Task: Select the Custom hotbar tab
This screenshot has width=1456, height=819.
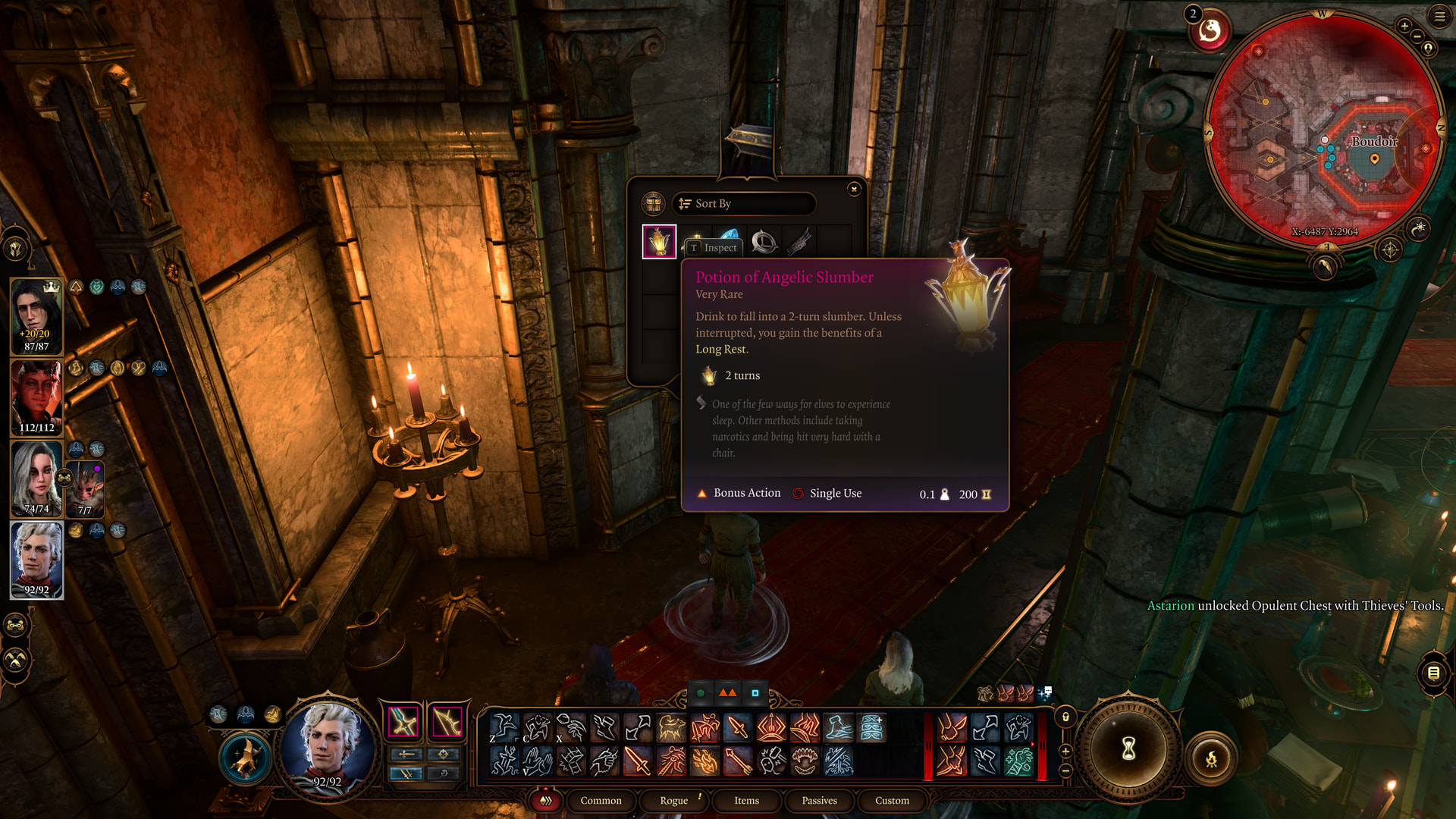Action: pos(892,800)
